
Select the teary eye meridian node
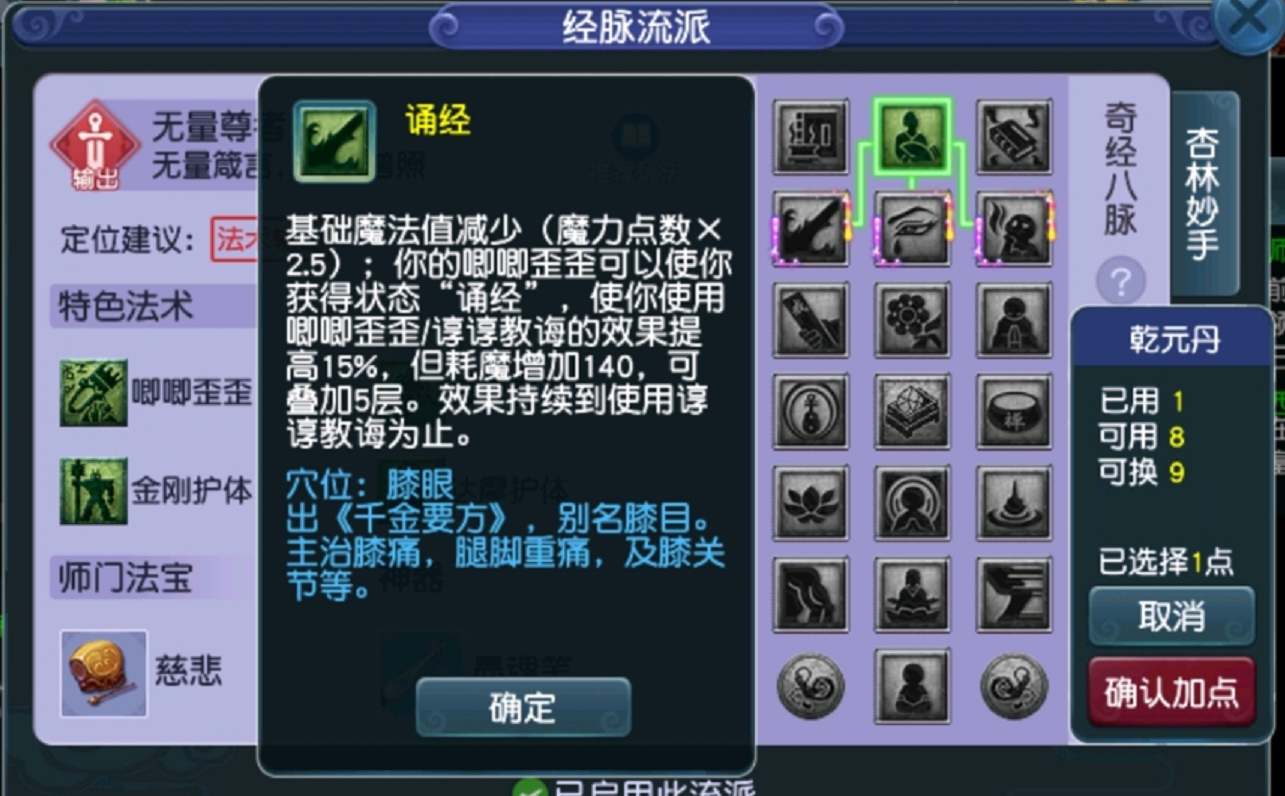tap(911, 228)
